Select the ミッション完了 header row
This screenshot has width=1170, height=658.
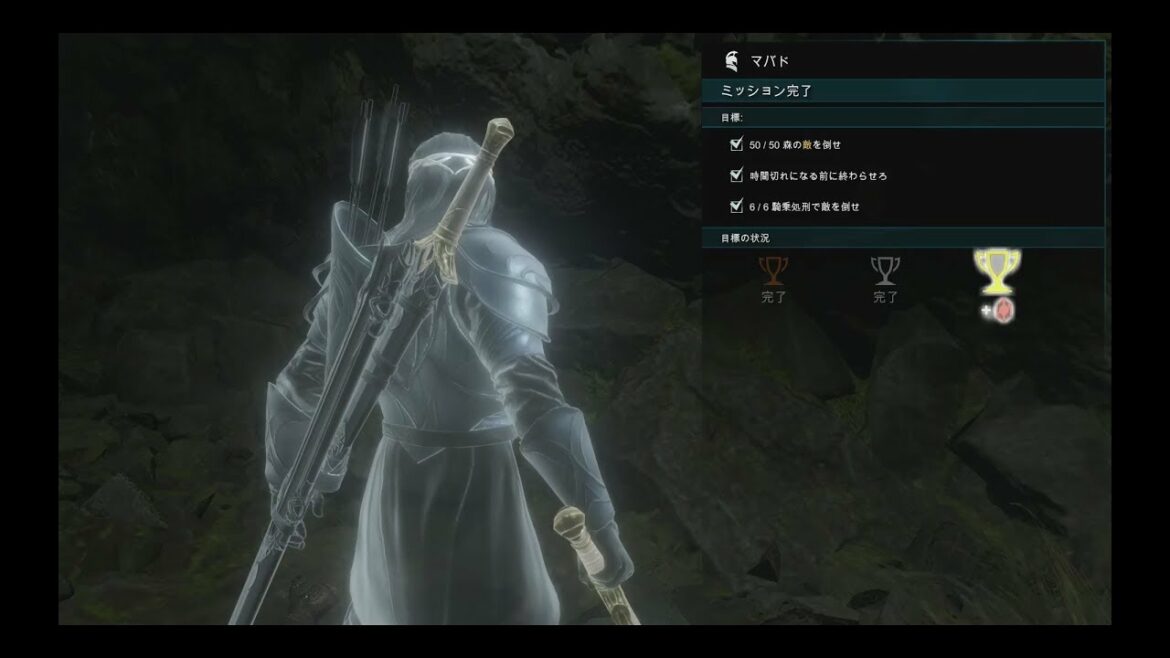(x=903, y=91)
